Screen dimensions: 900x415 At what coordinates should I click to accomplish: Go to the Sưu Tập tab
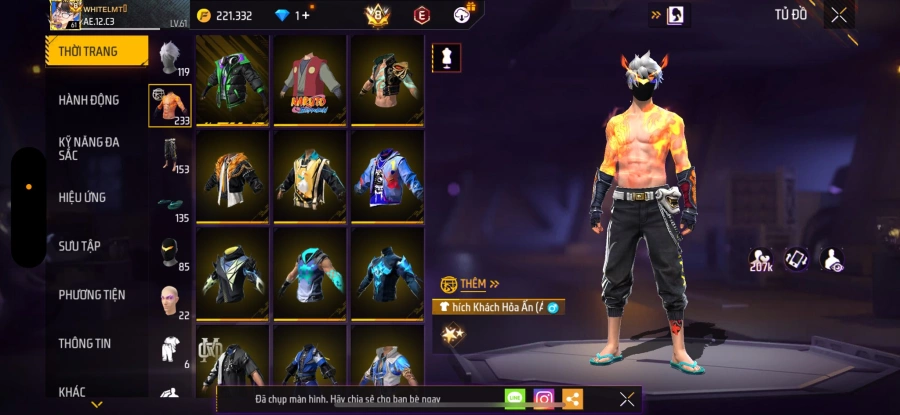[79, 246]
